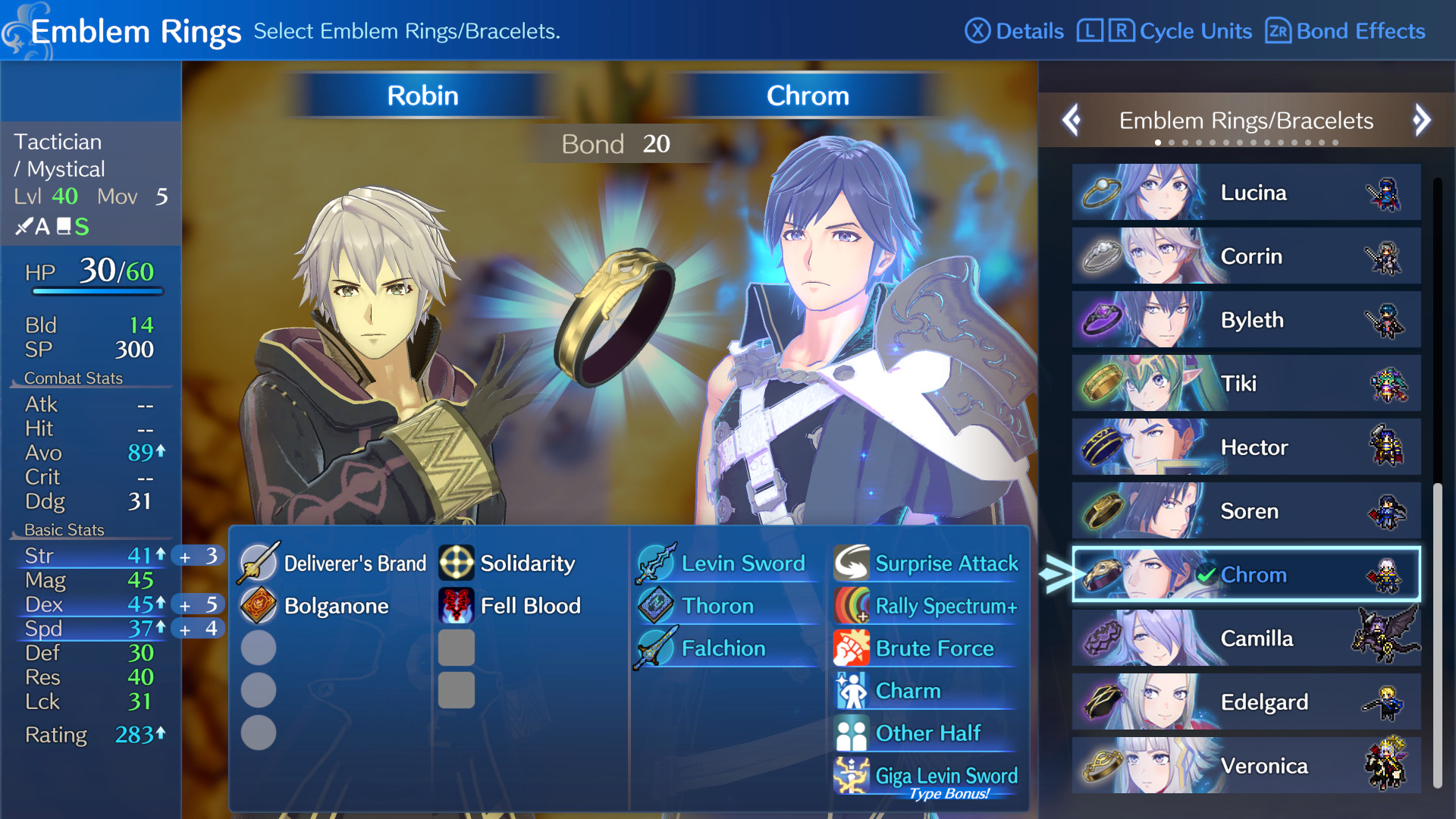Select the Falchion sword icon
This screenshot has height=819, width=1456.
(657, 648)
